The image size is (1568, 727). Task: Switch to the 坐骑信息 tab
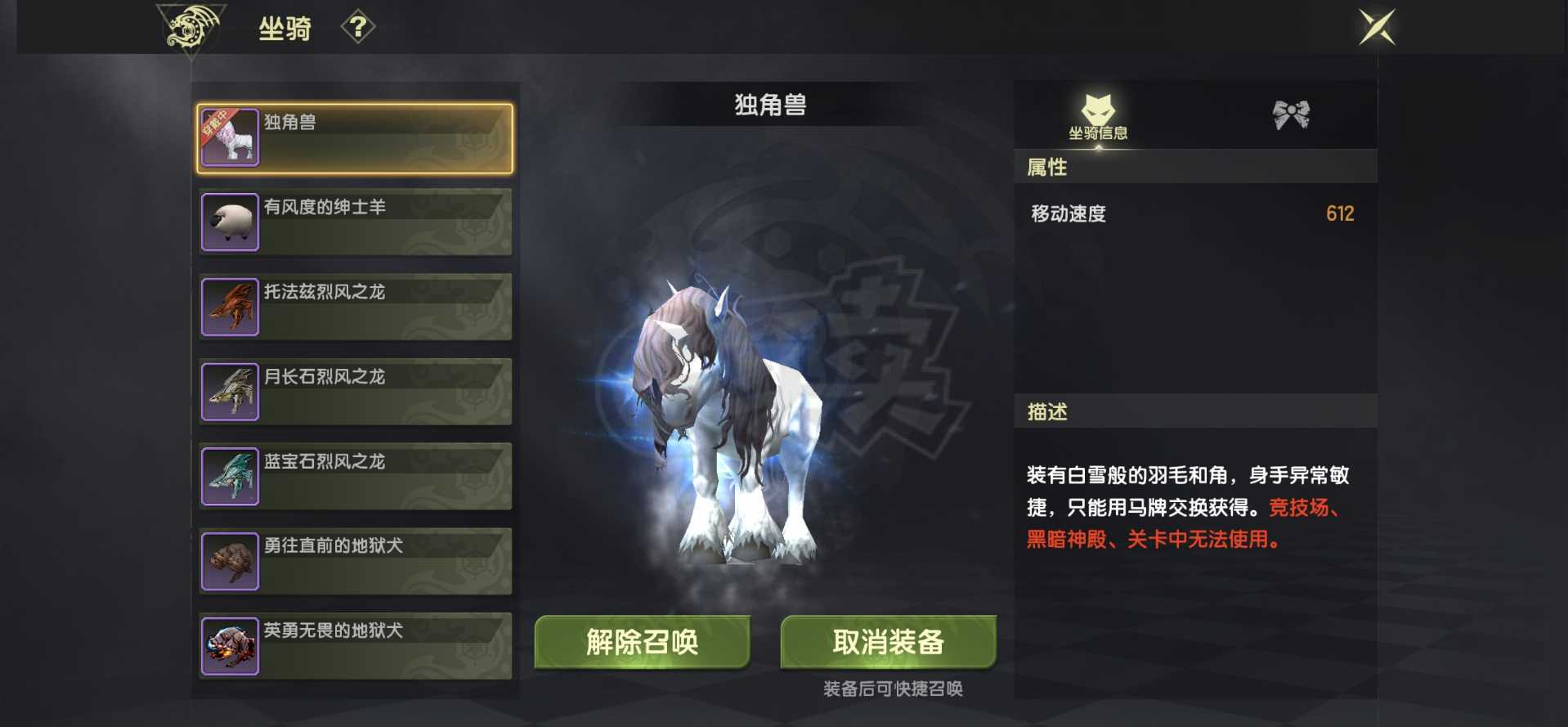(1100, 119)
